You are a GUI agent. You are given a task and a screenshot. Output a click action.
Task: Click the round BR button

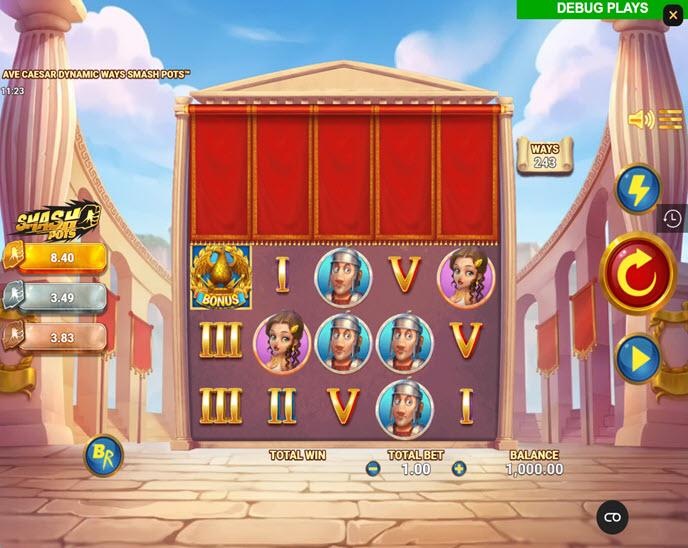103,456
